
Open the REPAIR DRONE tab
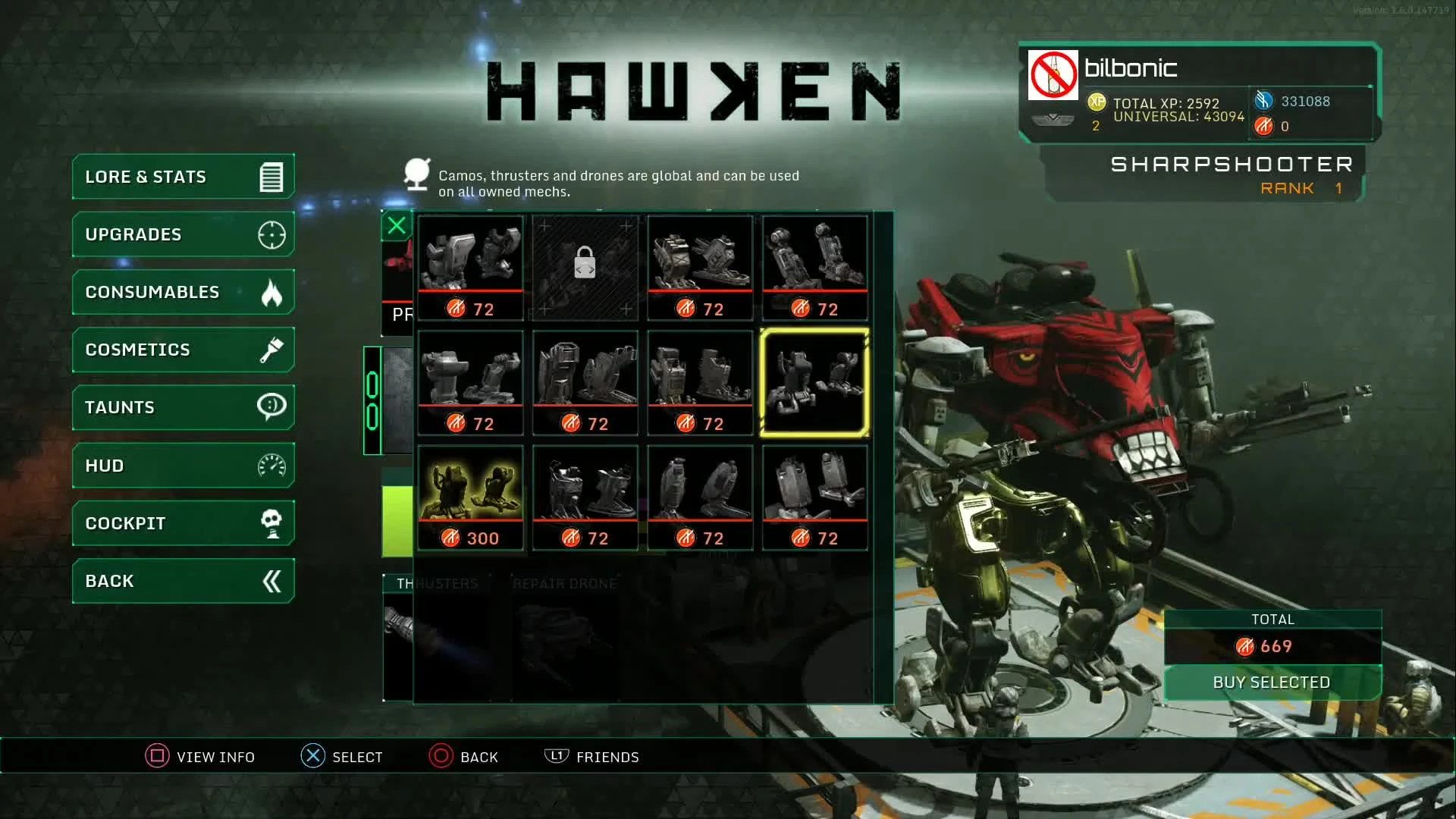565,584
